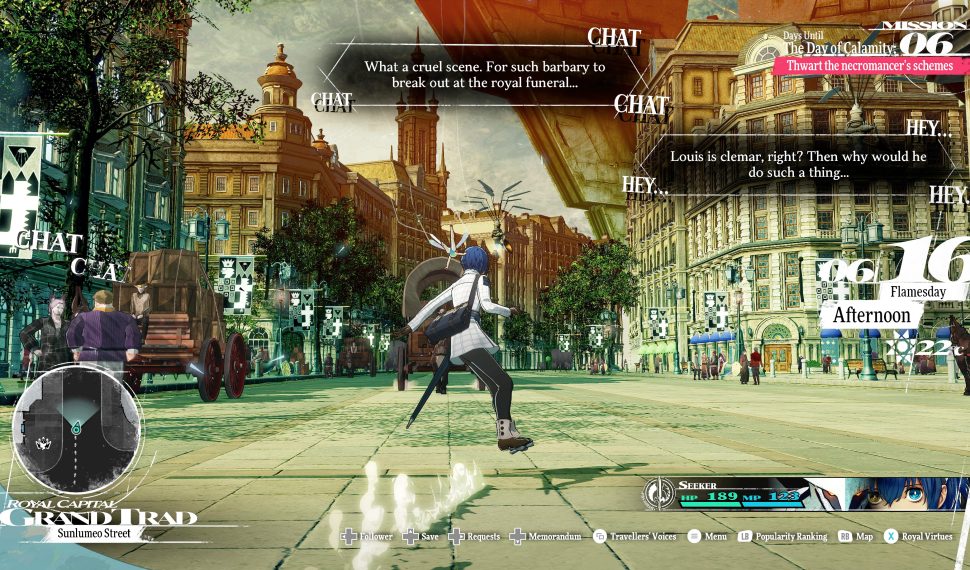Screen dimensions: 970x570
Task: Open the Map from the bottom bar
Action: pos(864,537)
